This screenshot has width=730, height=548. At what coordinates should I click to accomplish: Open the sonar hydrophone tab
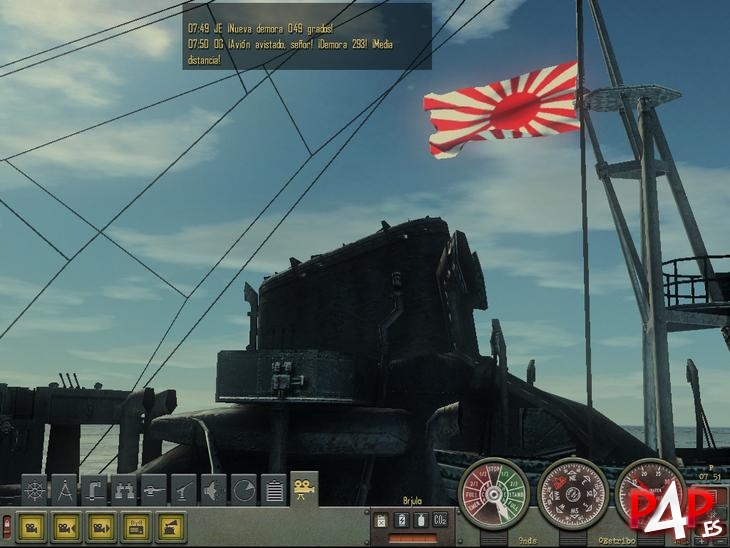point(214,491)
